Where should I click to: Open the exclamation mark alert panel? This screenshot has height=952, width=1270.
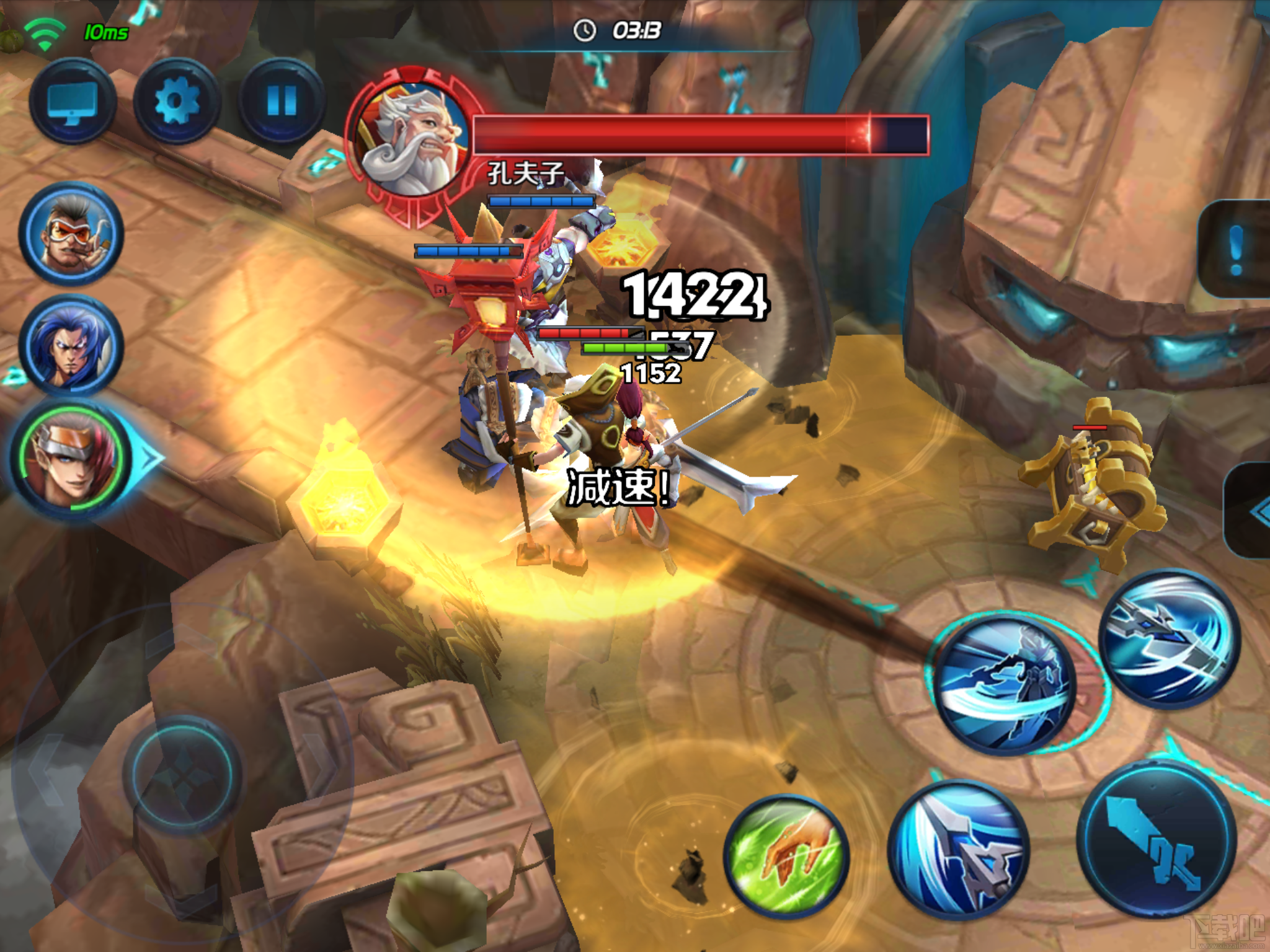[x=1237, y=249]
